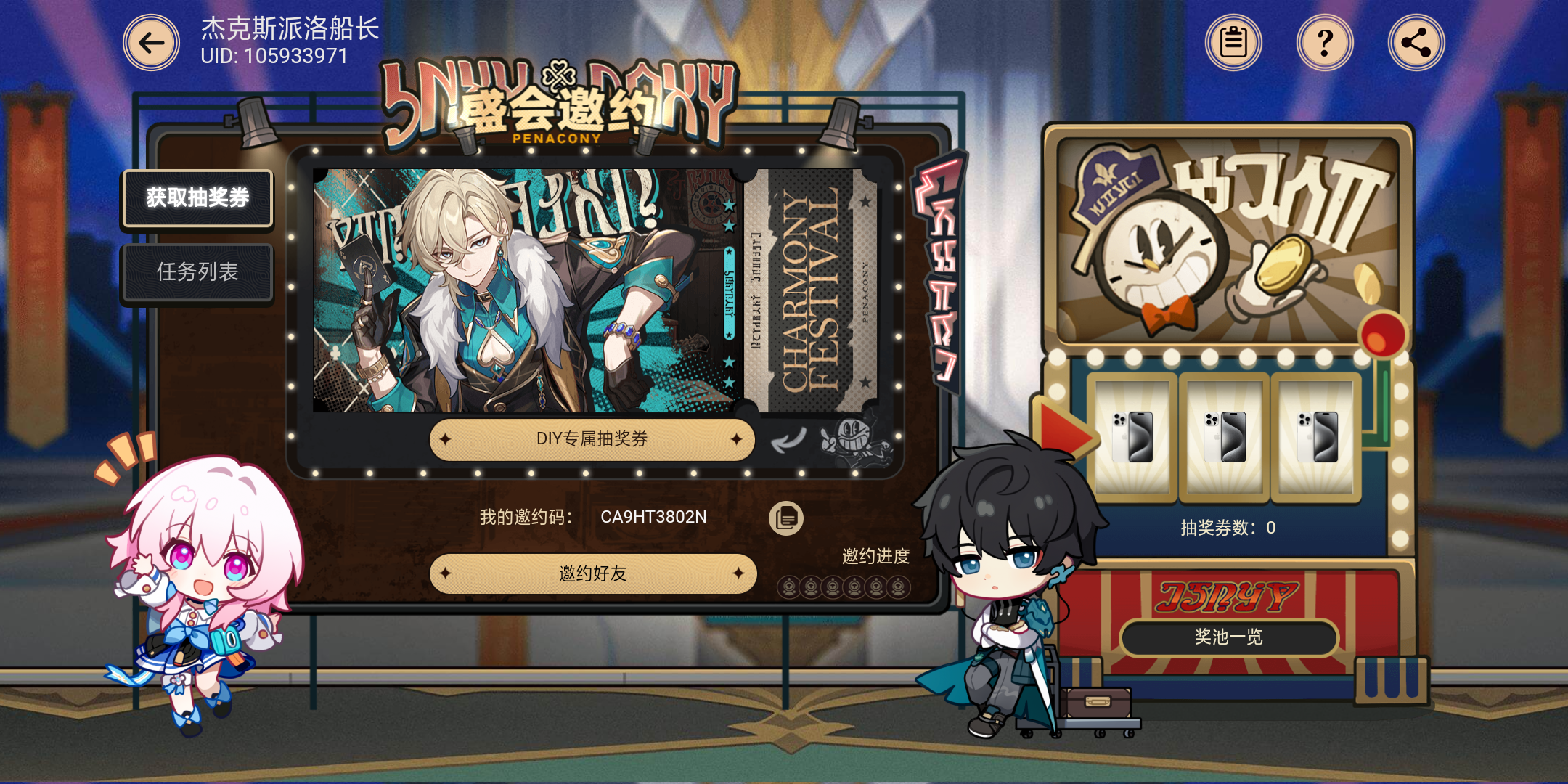Select the leftmost iPhone prize thumbnail
The image size is (1568, 784).
[x=1132, y=438]
